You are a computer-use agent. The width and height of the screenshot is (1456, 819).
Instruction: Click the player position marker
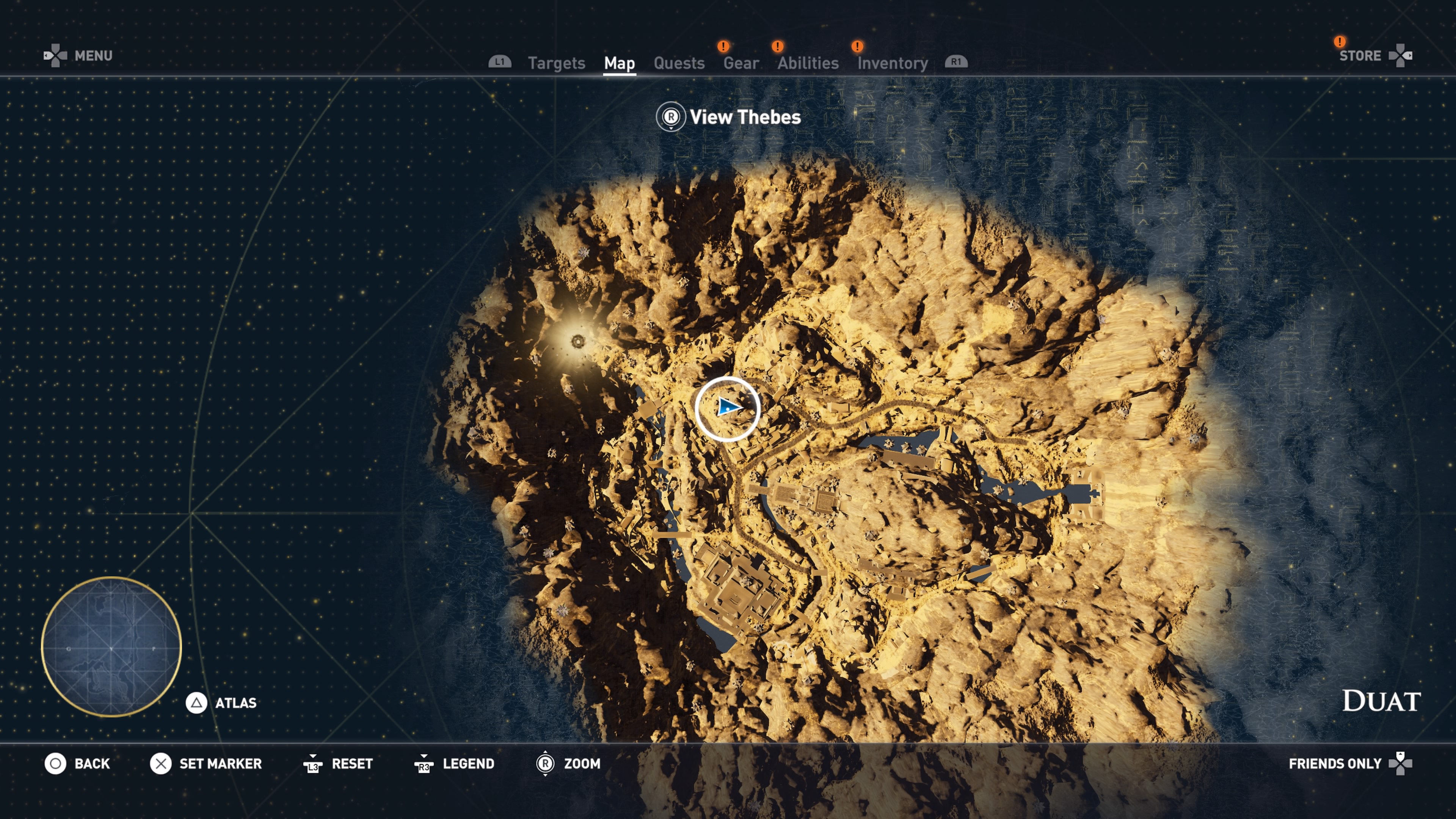coord(728,408)
